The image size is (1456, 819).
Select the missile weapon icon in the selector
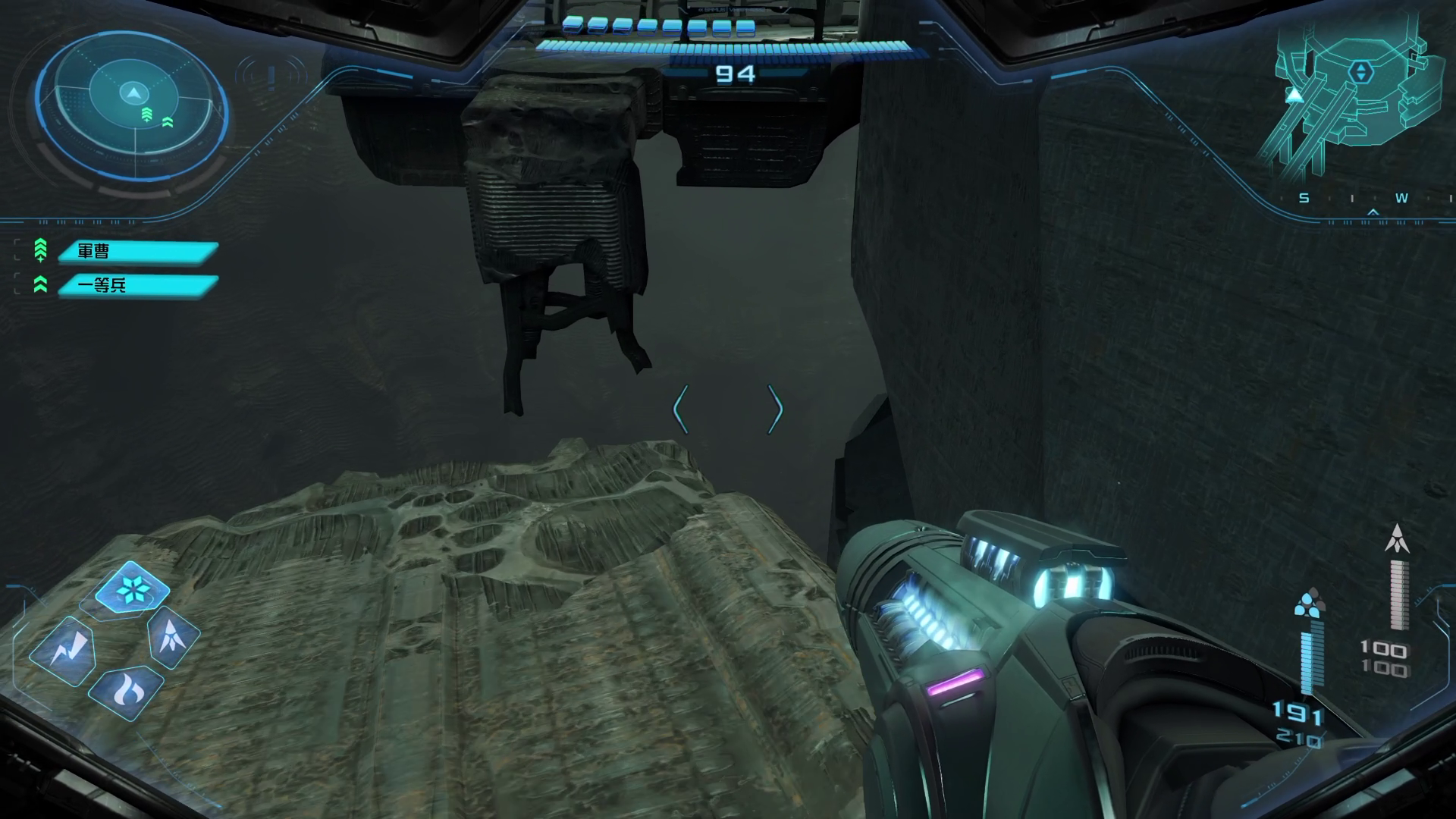pos(174,635)
